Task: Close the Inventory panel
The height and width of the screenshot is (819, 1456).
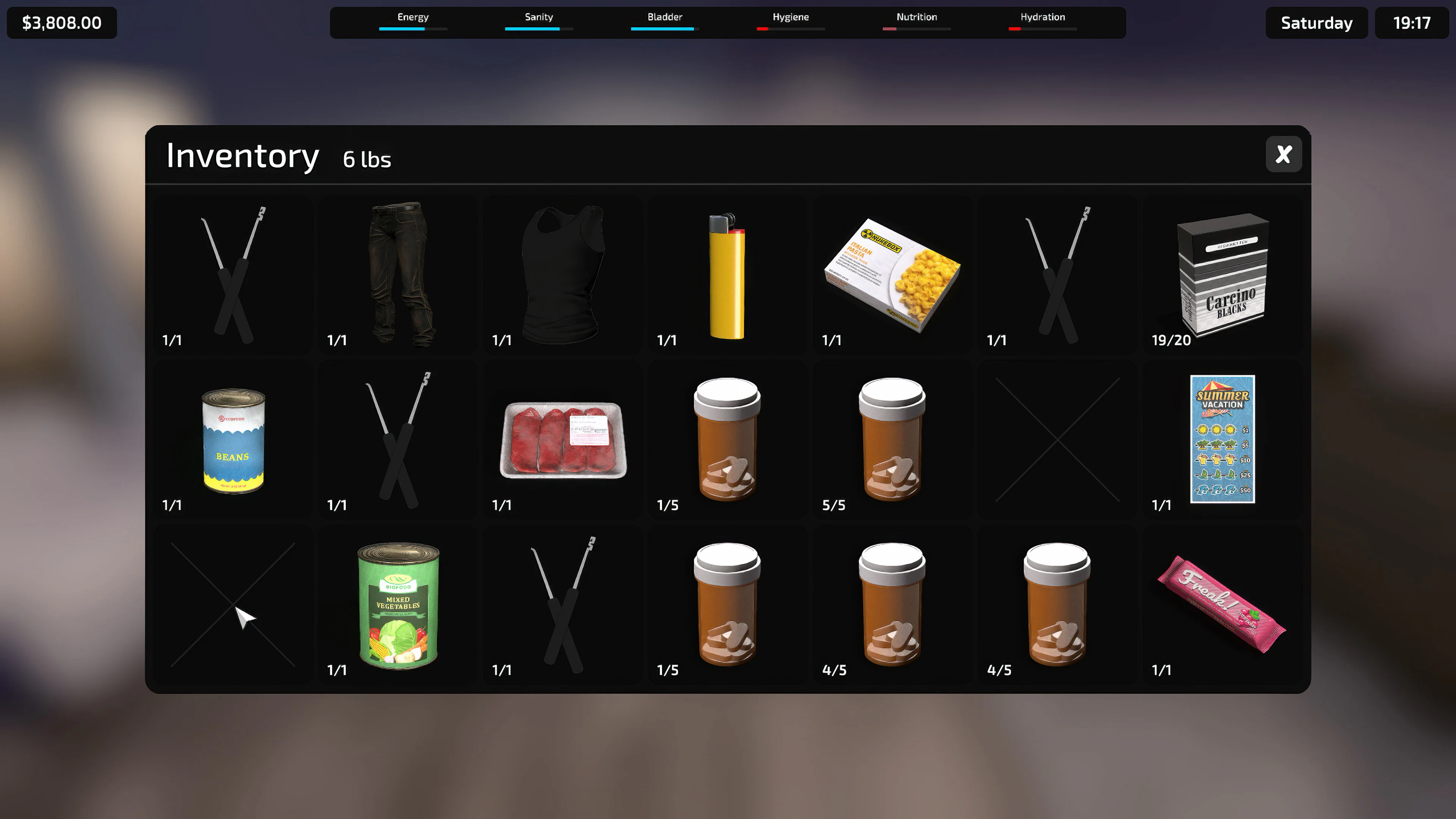Action: (1283, 154)
